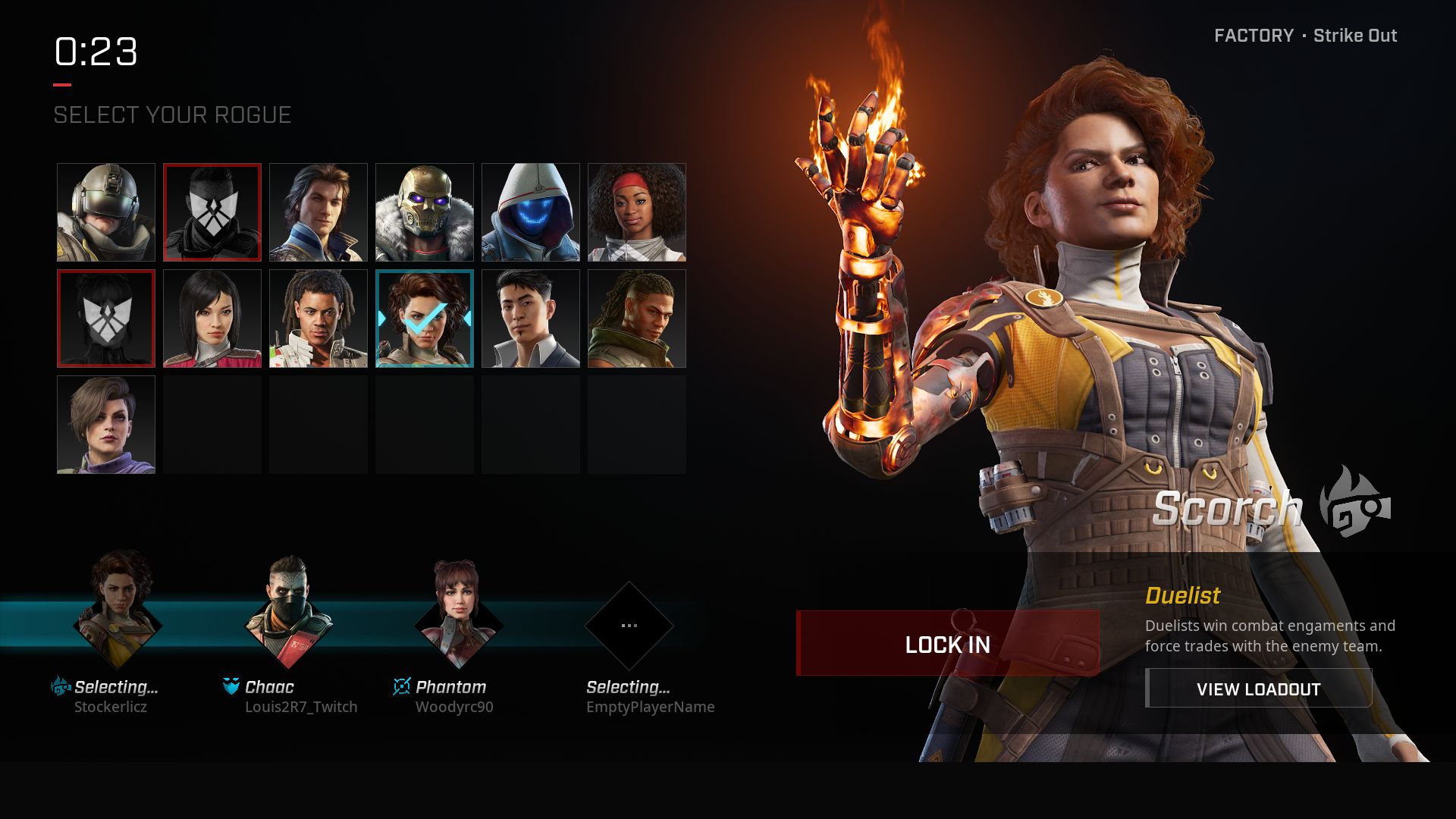Click Woodyrc90's Phantom team slot
The image size is (1456, 819).
(x=459, y=618)
